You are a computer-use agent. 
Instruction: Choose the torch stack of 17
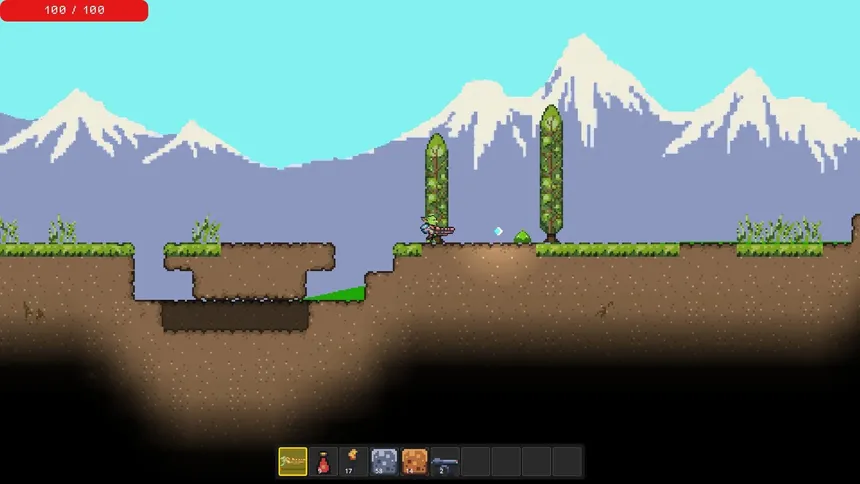(354, 461)
